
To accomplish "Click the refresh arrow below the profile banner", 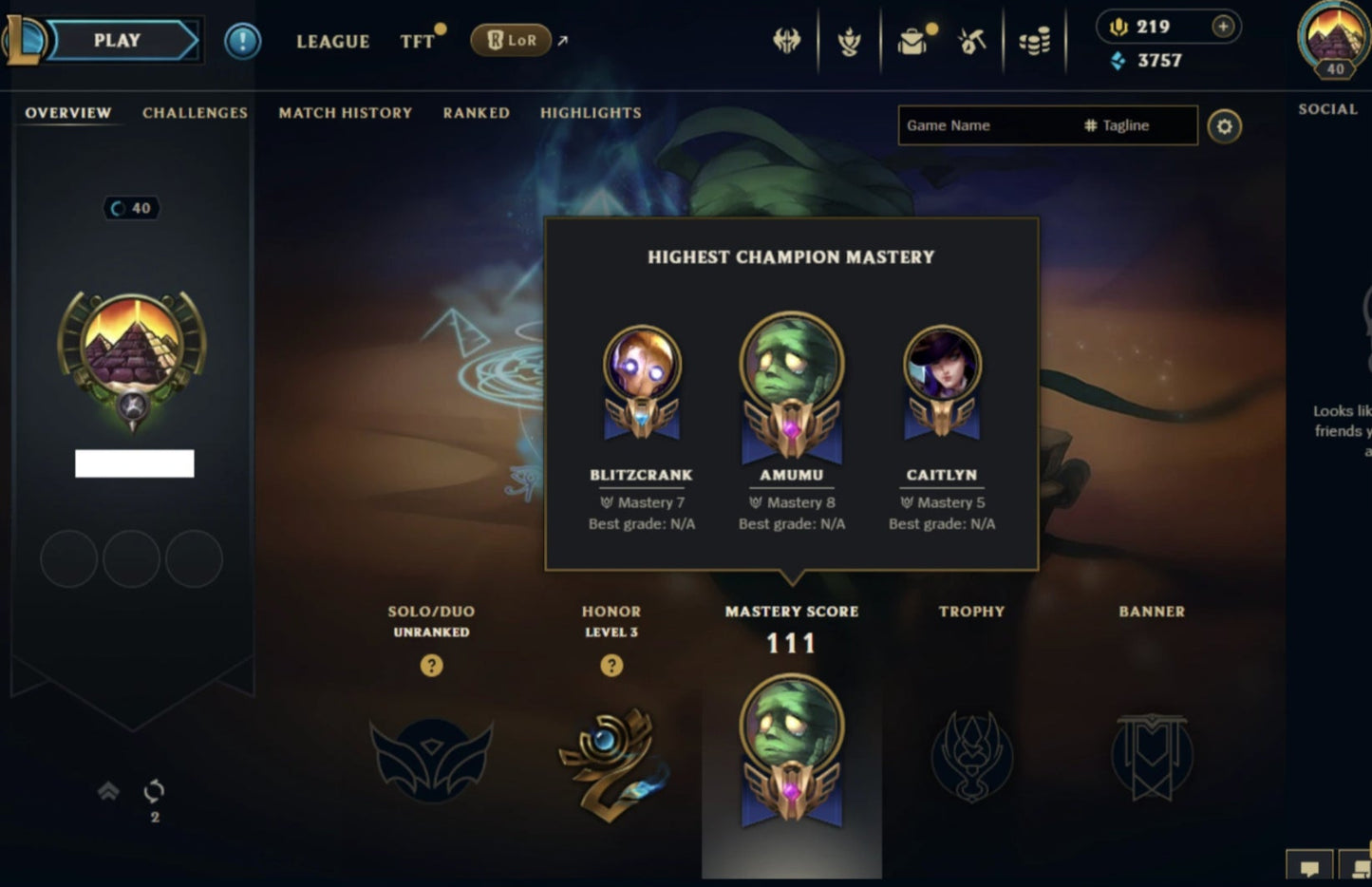I will (153, 792).
